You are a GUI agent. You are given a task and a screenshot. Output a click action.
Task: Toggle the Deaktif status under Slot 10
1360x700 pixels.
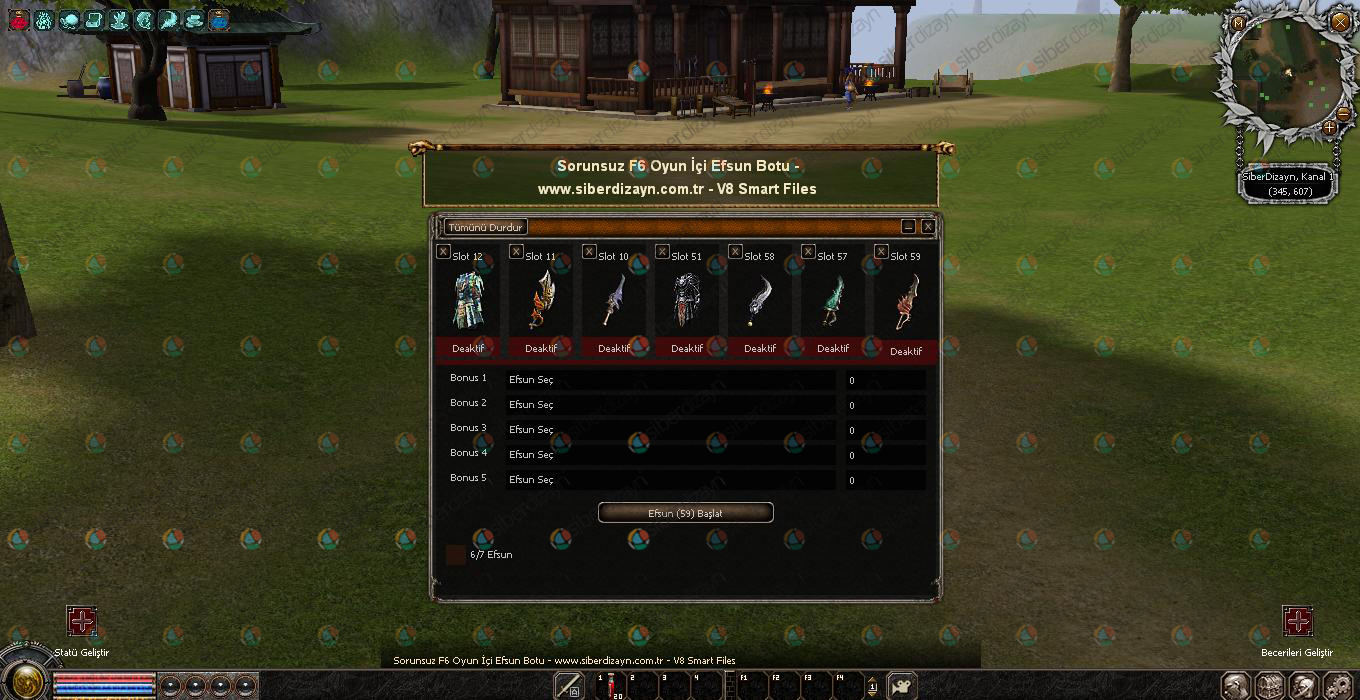(614, 349)
